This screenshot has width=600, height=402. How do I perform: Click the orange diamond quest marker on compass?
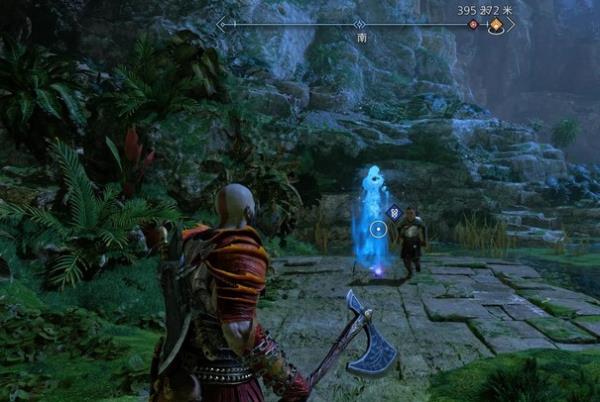[x=494, y=24]
